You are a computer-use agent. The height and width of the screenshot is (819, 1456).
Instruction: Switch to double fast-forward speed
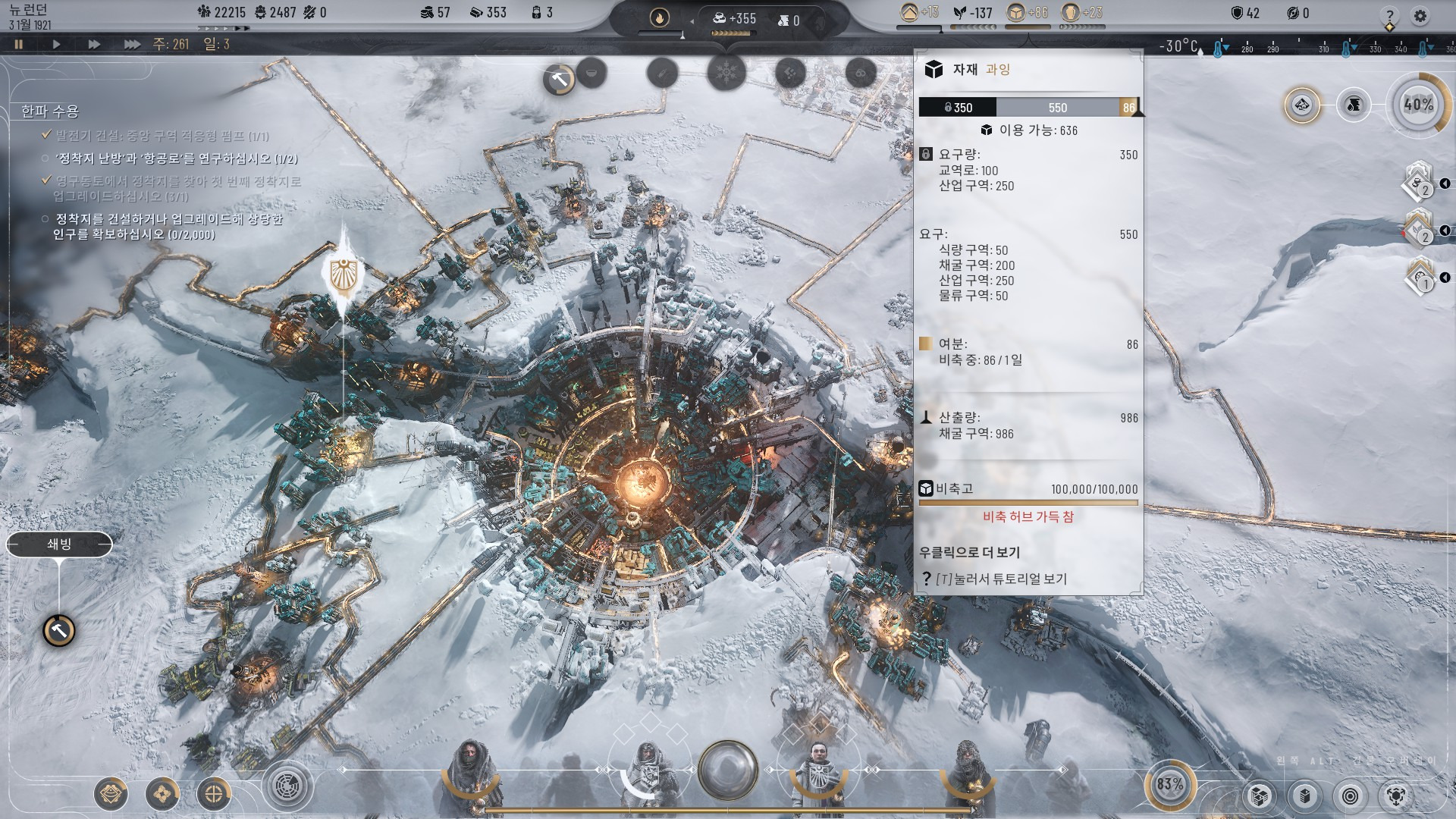point(94,44)
